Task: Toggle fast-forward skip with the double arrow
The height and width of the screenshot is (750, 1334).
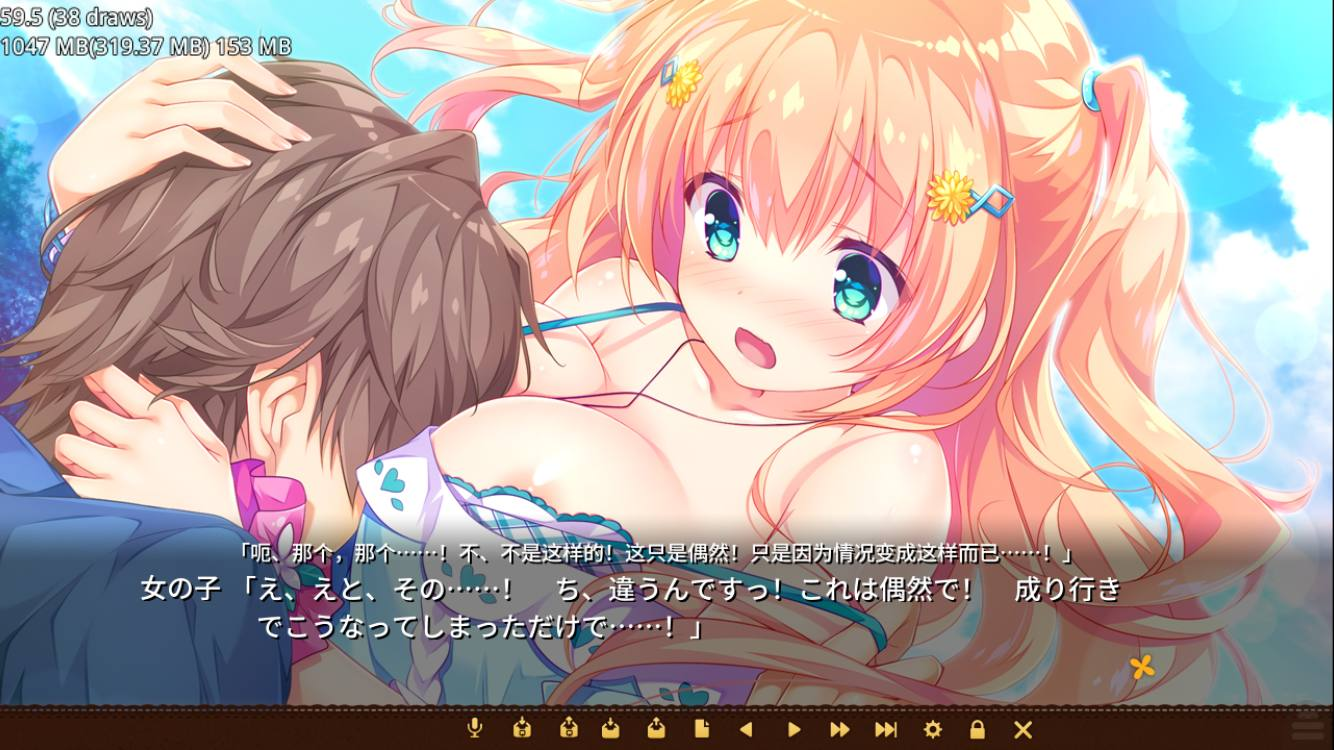Action: click(x=840, y=729)
